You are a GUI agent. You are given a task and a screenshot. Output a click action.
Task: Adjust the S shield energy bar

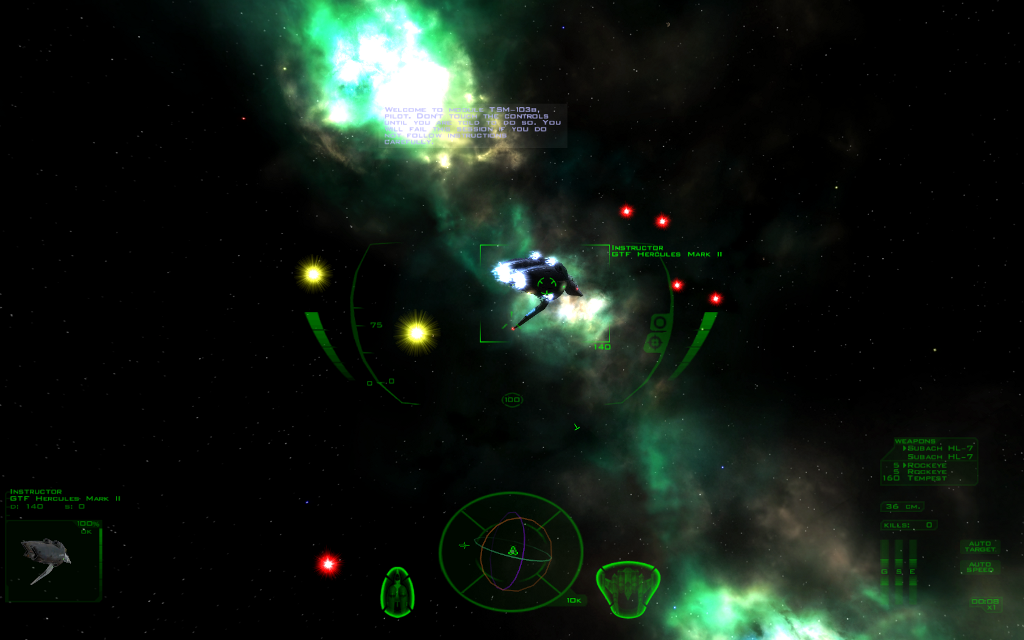(898, 573)
